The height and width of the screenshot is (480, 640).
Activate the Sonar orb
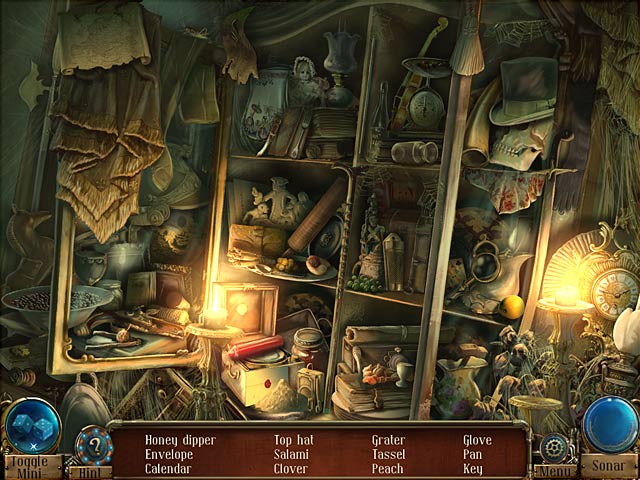click(609, 425)
